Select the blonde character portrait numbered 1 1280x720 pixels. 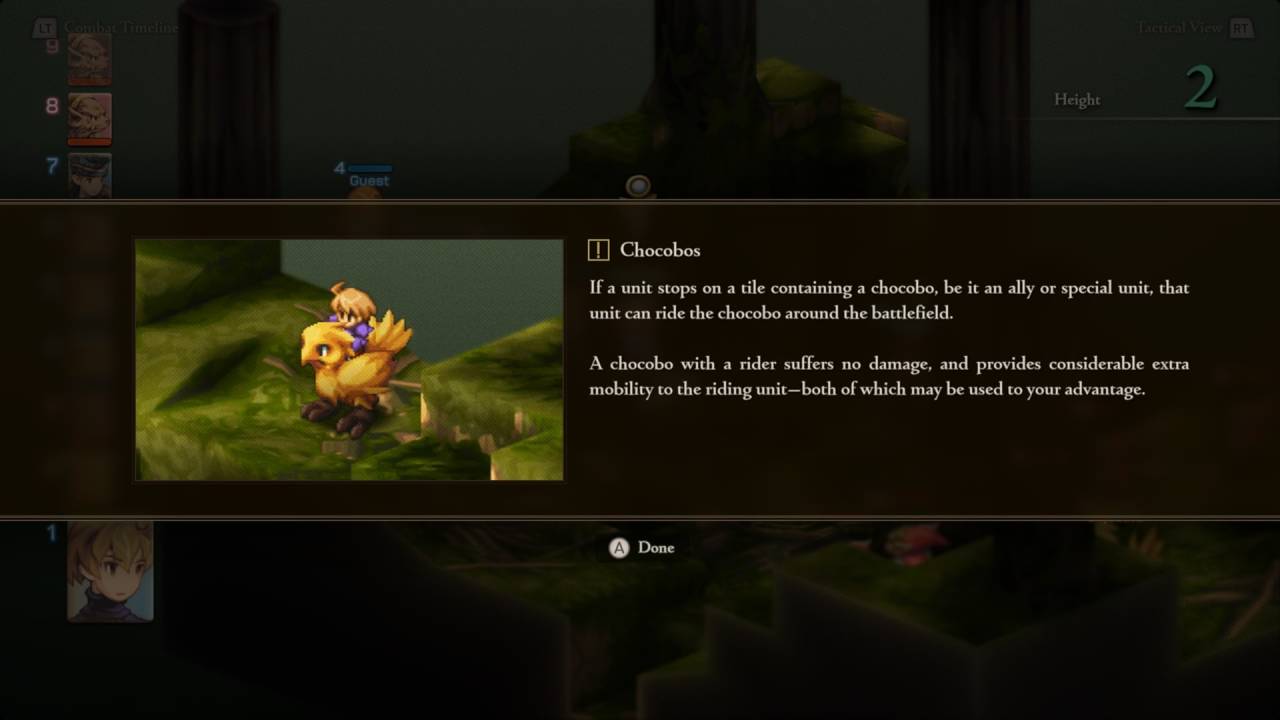click(x=110, y=571)
